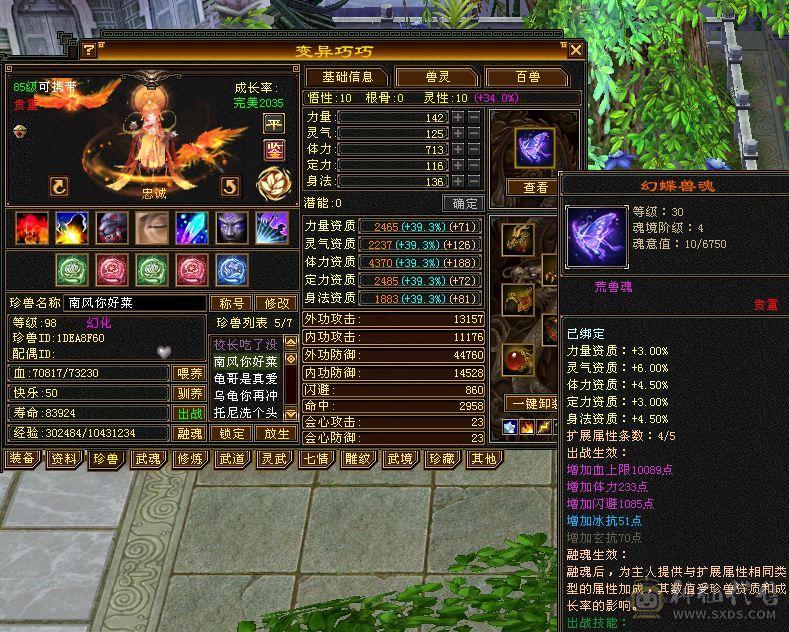Open the 百兽 tab
The height and width of the screenshot is (632, 789).
526,77
